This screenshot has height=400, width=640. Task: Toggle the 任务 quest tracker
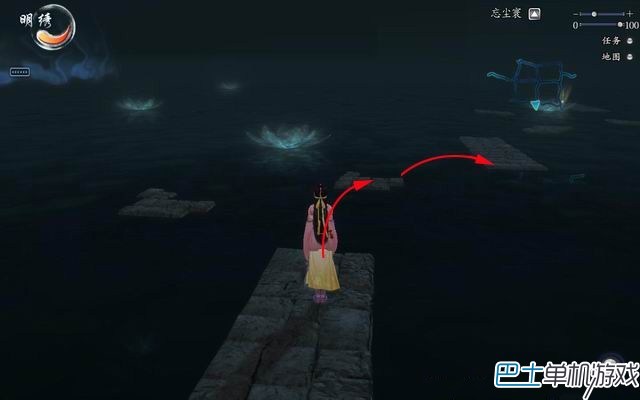pyautogui.click(x=629, y=41)
